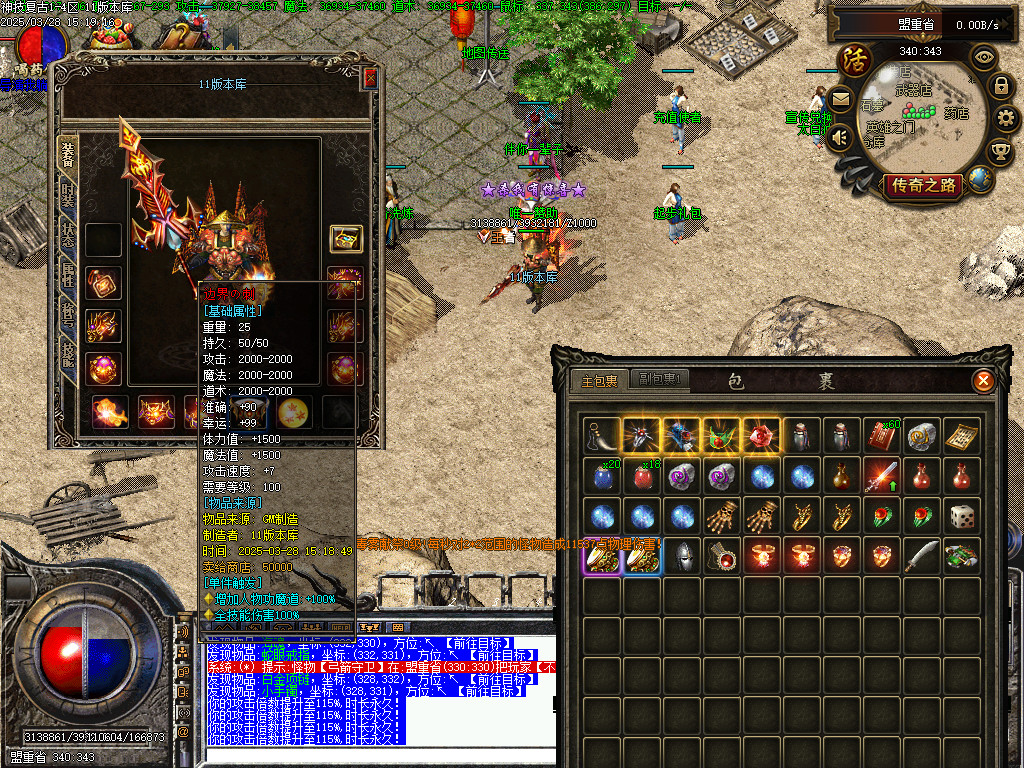Select the curved dagger item in bag
The height and width of the screenshot is (768, 1024).
pyautogui.click(x=922, y=556)
